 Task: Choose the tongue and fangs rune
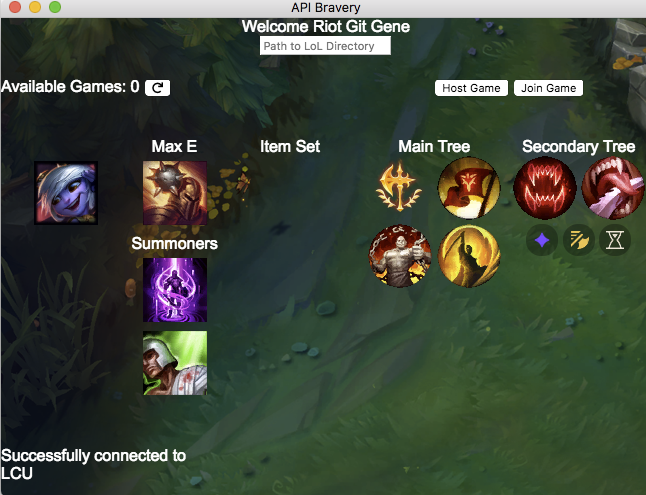pyautogui.click(x=611, y=188)
